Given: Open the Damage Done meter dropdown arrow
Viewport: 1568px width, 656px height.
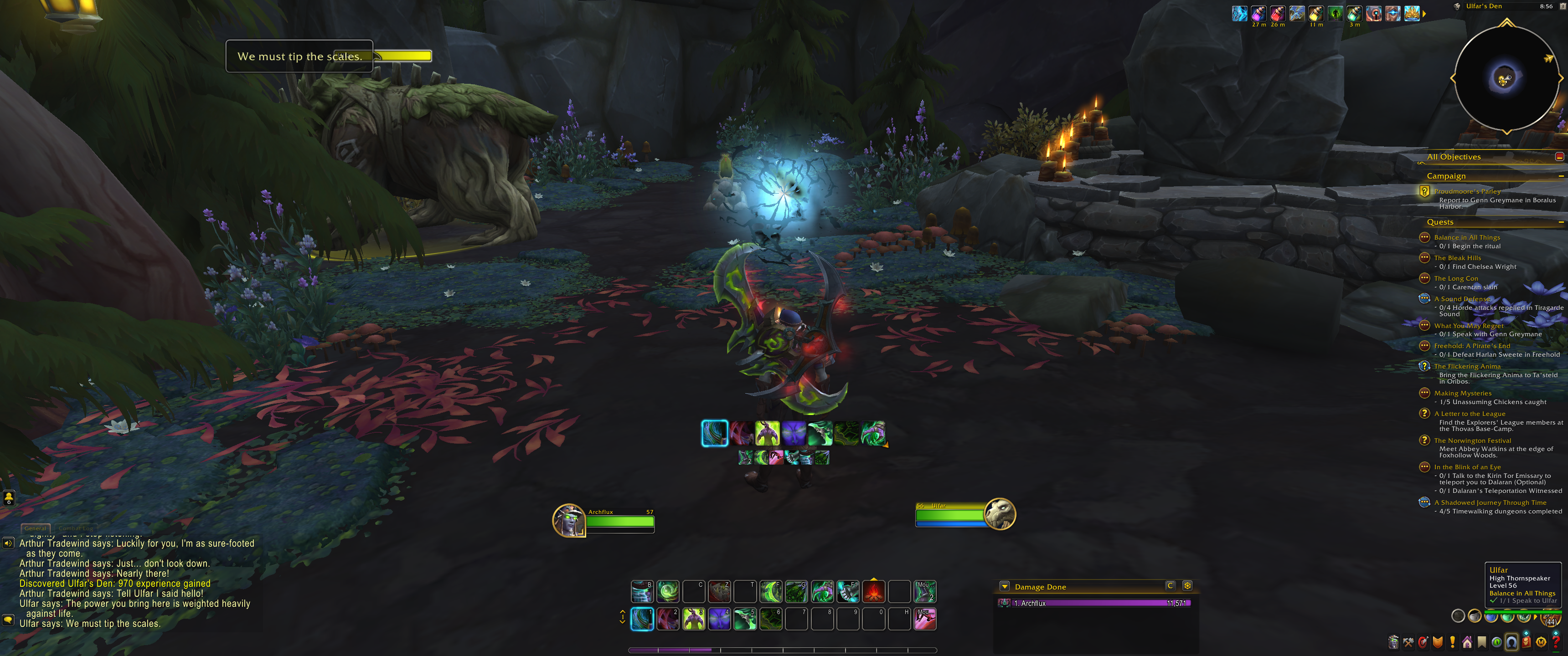Looking at the screenshot, I should [1004, 587].
